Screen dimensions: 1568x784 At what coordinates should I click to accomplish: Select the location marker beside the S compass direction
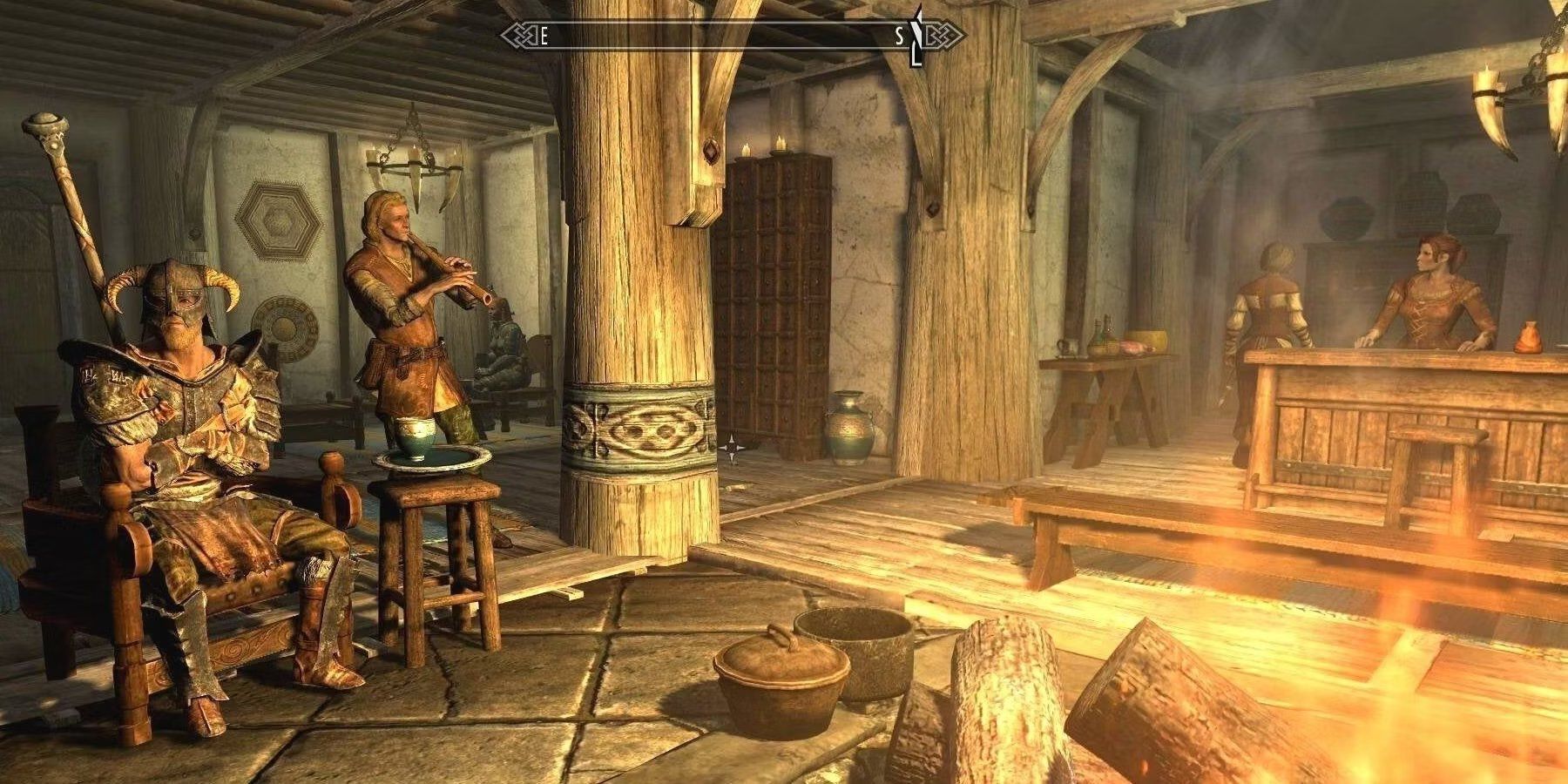click(x=916, y=35)
